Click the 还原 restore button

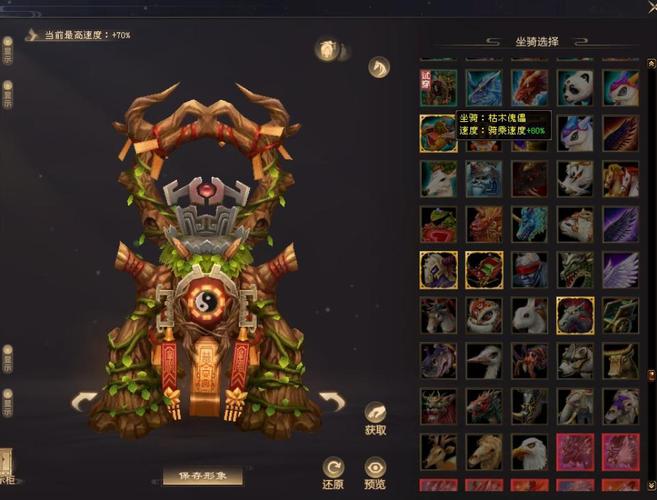pos(334,472)
